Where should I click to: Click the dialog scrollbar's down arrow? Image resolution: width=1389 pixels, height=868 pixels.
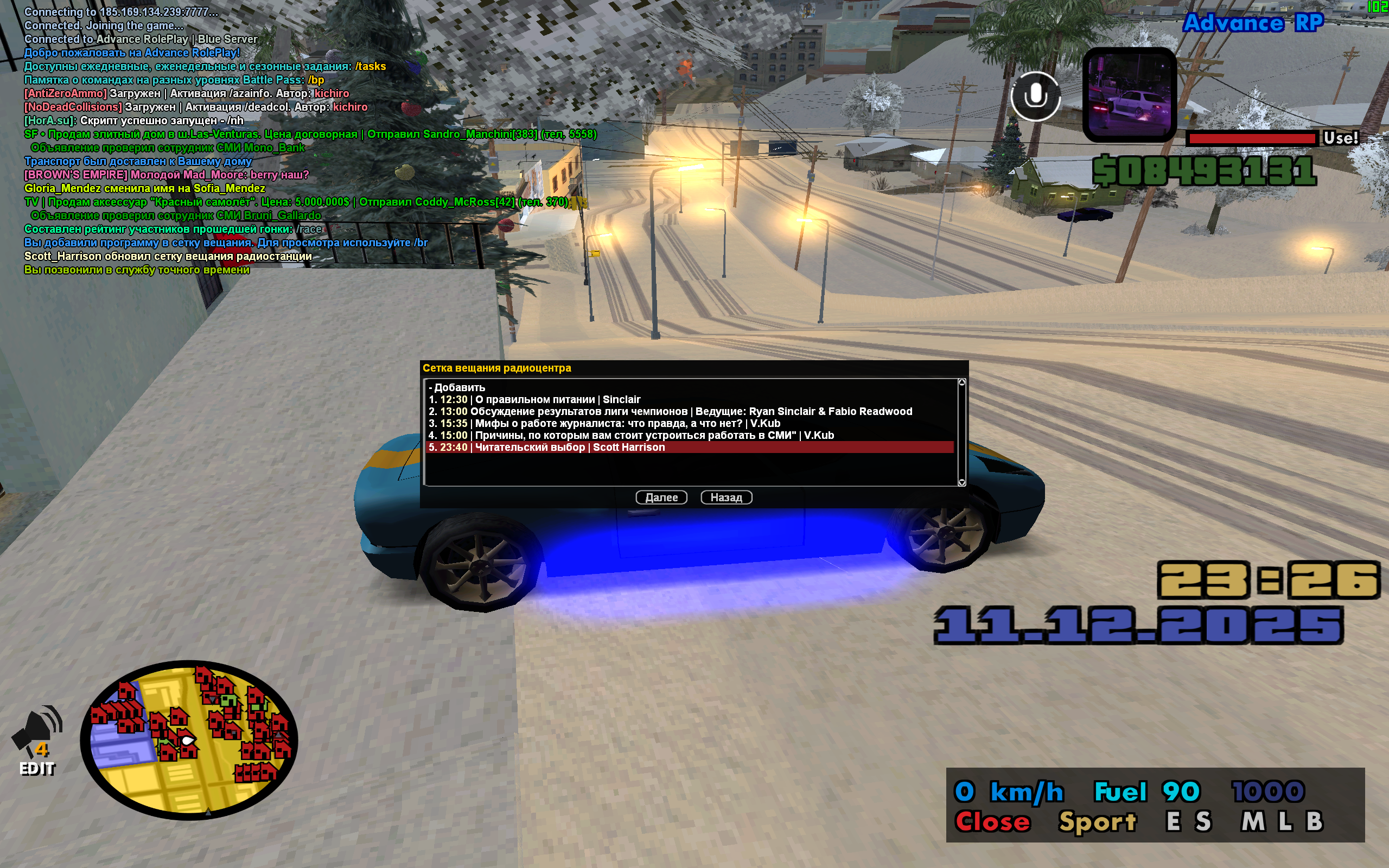(x=962, y=482)
